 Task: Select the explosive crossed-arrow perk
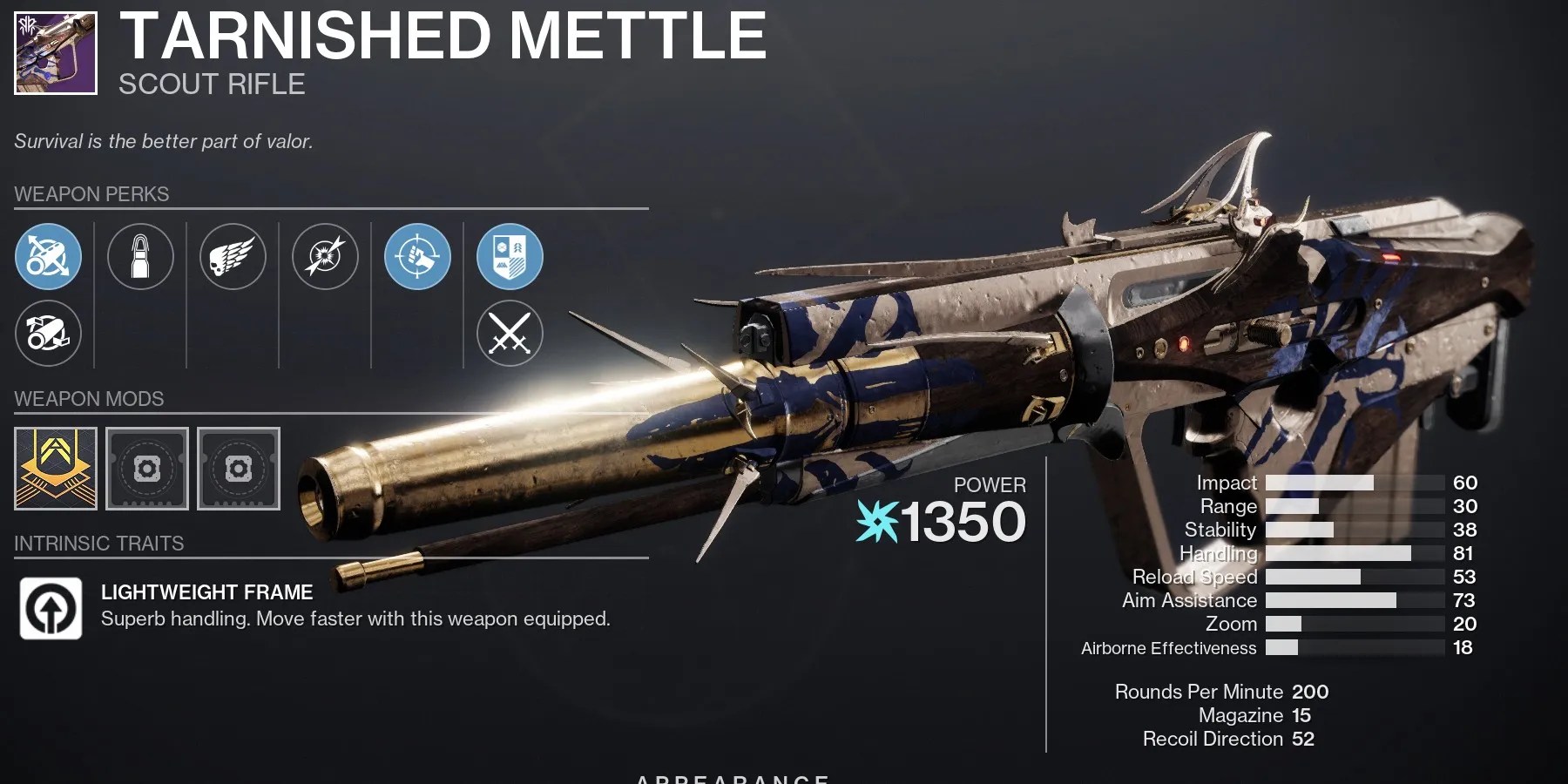point(325,257)
